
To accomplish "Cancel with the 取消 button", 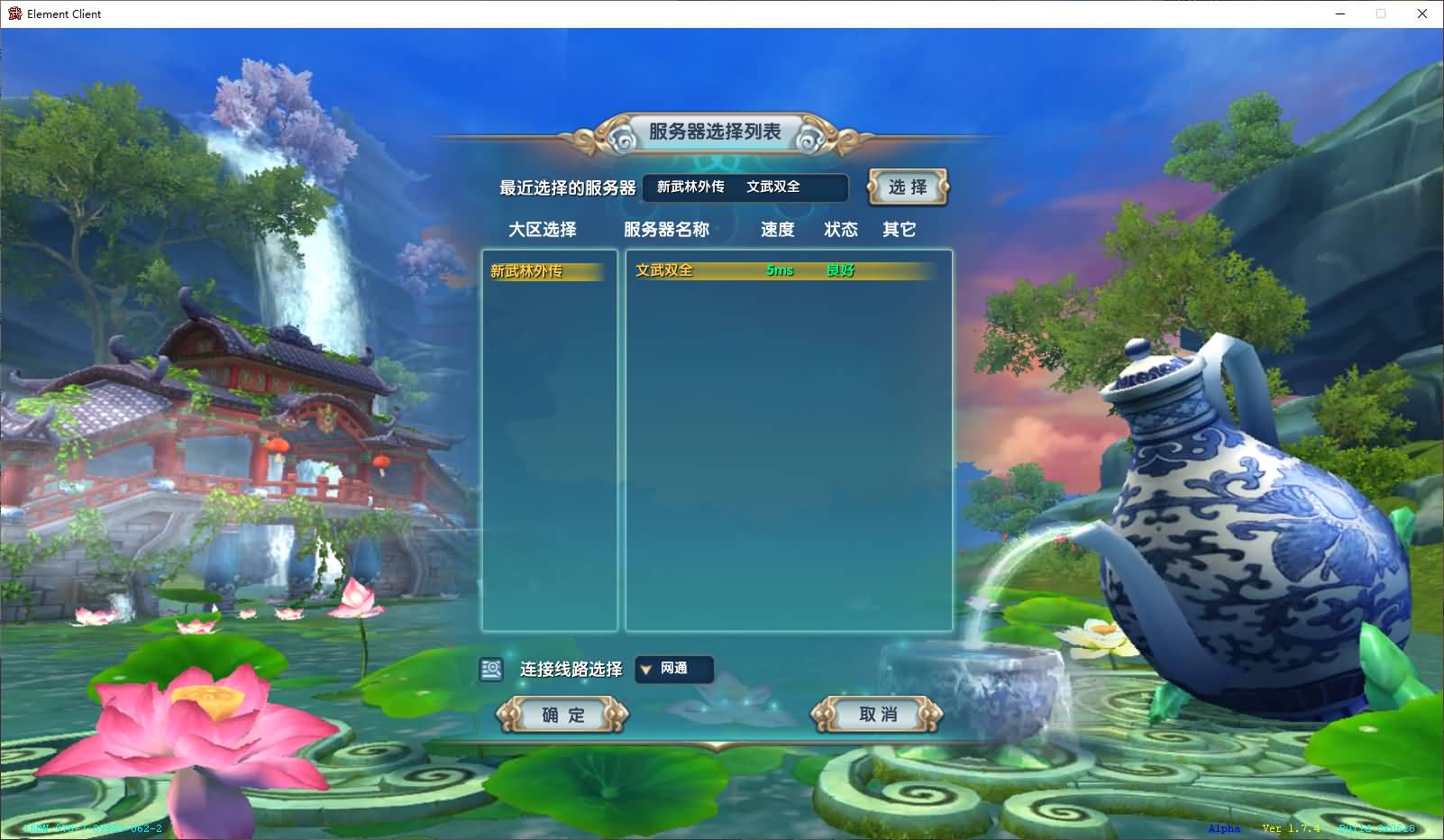I will (x=877, y=715).
